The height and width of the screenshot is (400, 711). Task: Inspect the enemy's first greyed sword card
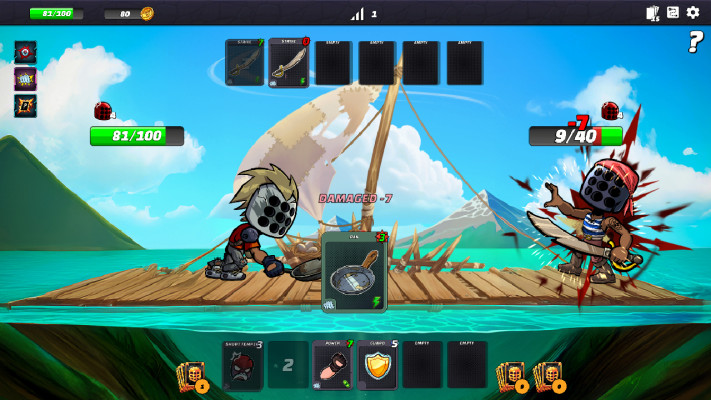point(244,62)
